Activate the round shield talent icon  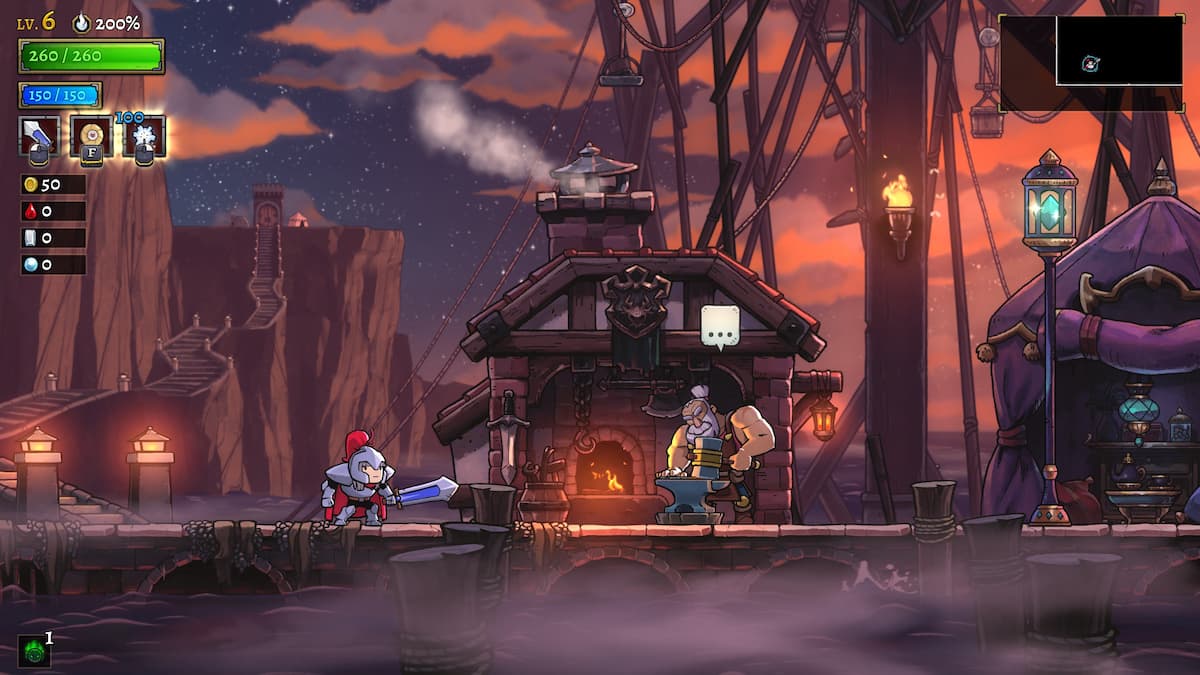pyautogui.click(x=91, y=136)
